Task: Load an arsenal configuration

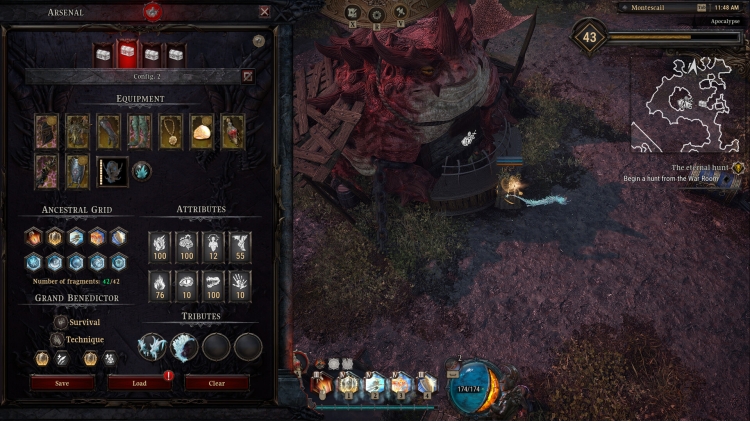Action: coord(139,382)
